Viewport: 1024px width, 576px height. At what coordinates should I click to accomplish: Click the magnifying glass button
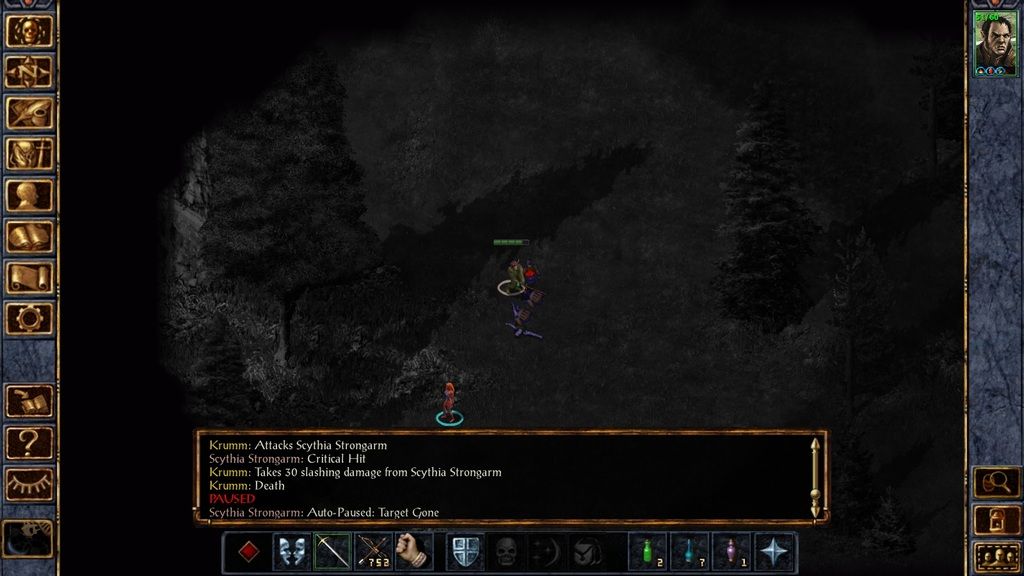[x=995, y=483]
